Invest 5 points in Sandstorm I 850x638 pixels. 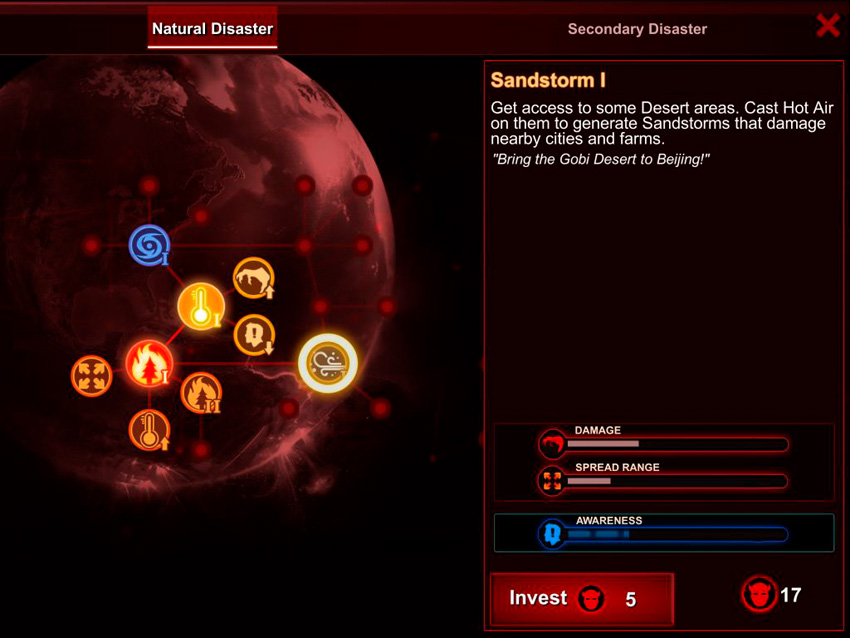pyautogui.click(x=581, y=598)
